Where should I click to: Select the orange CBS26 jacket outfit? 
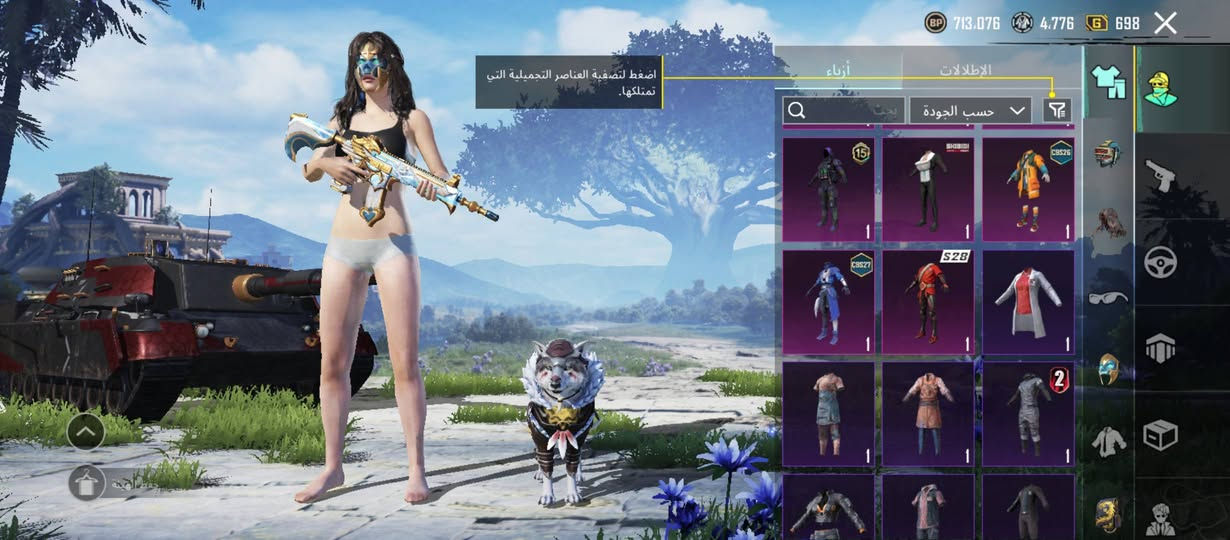click(1028, 190)
